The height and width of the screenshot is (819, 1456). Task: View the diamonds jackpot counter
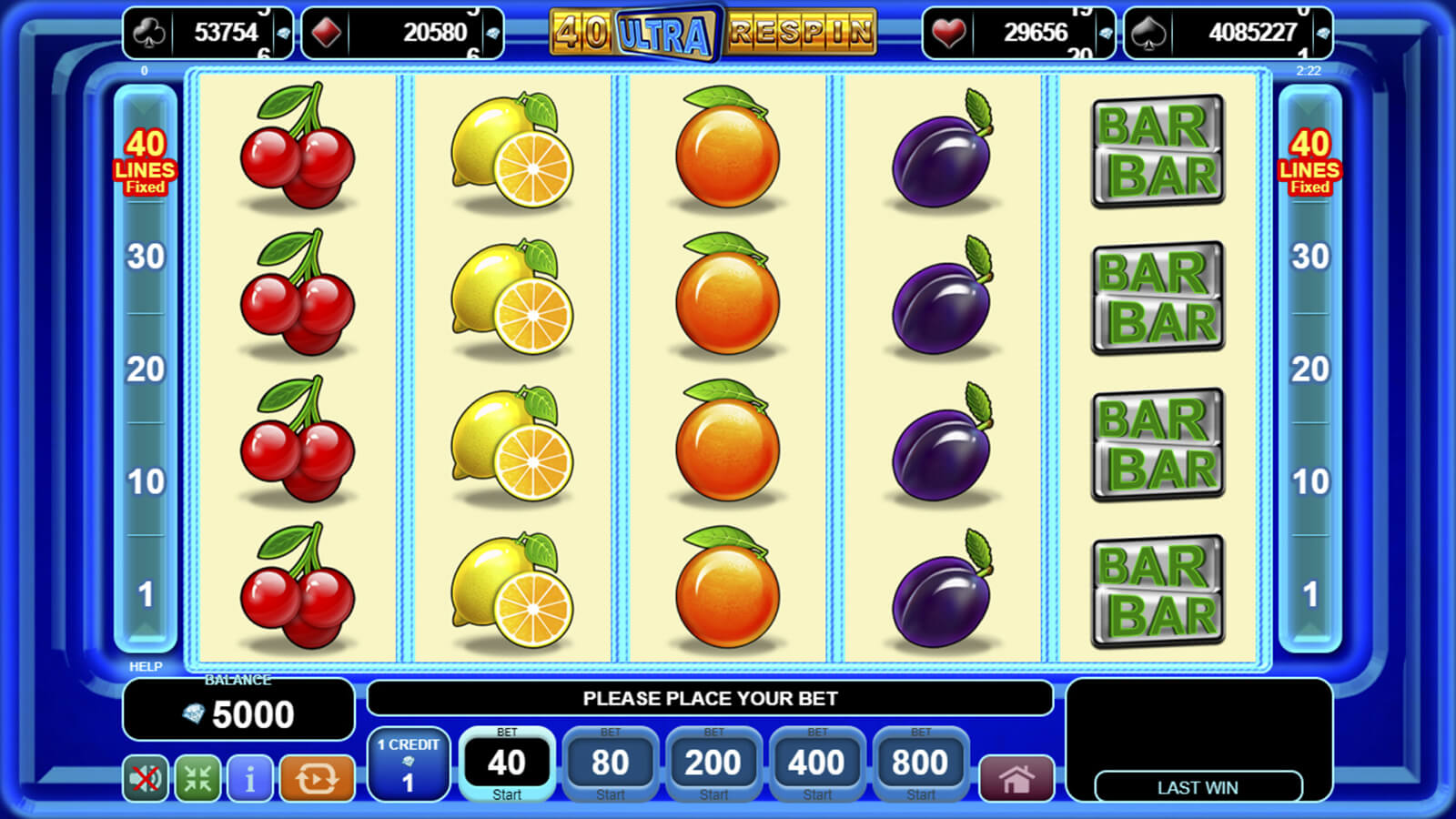coord(402,34)
